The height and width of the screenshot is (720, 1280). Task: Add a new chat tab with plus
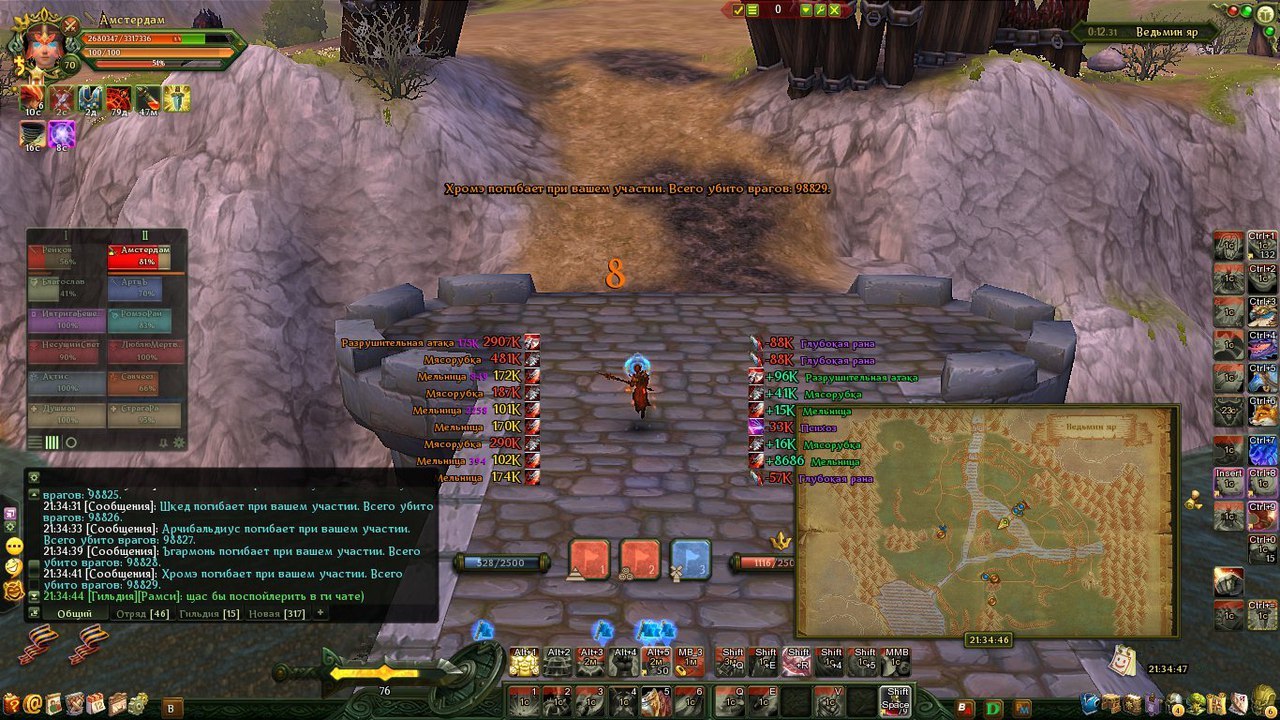pos(321,613)
